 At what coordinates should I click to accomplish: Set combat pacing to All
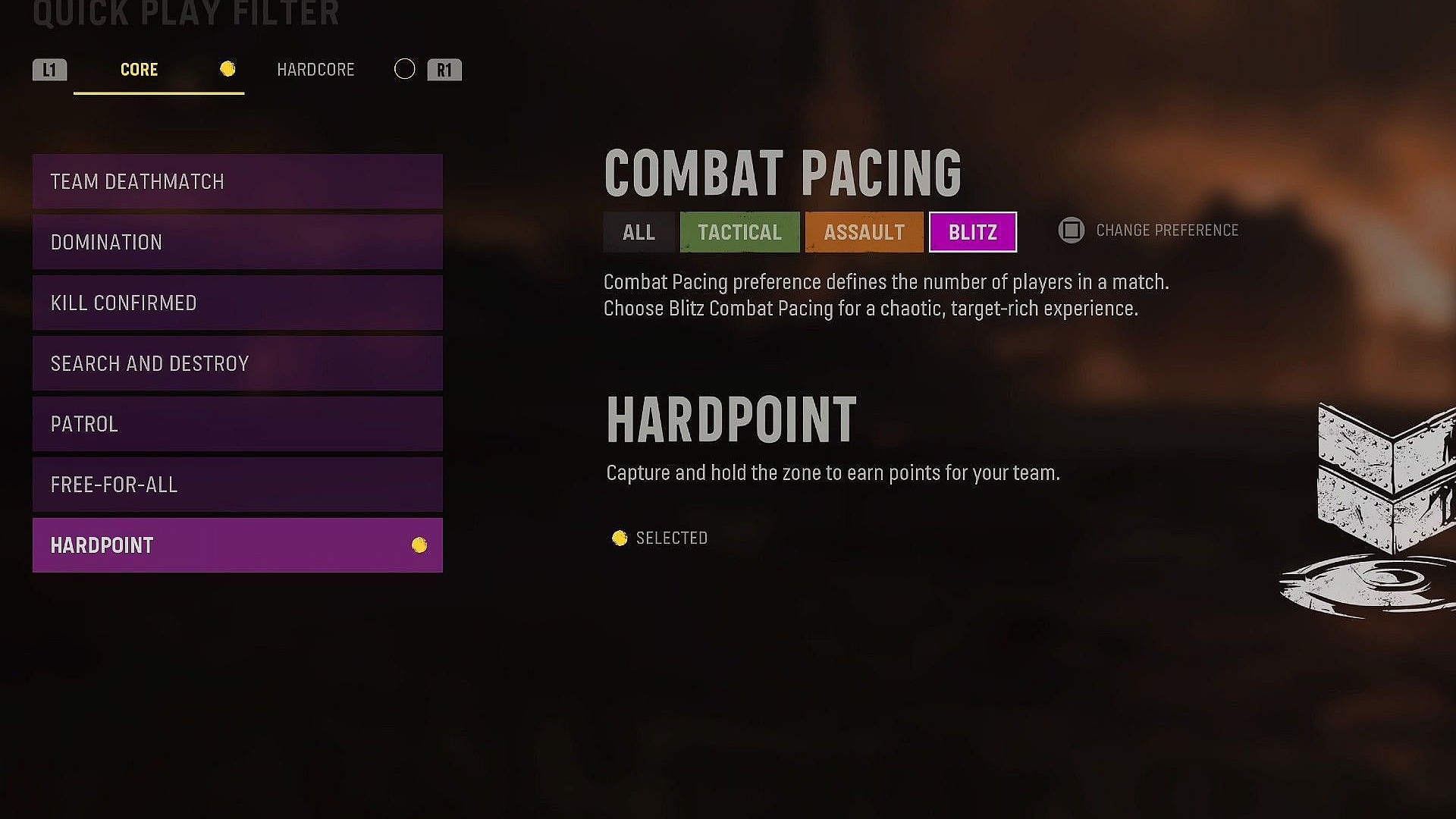639,232
